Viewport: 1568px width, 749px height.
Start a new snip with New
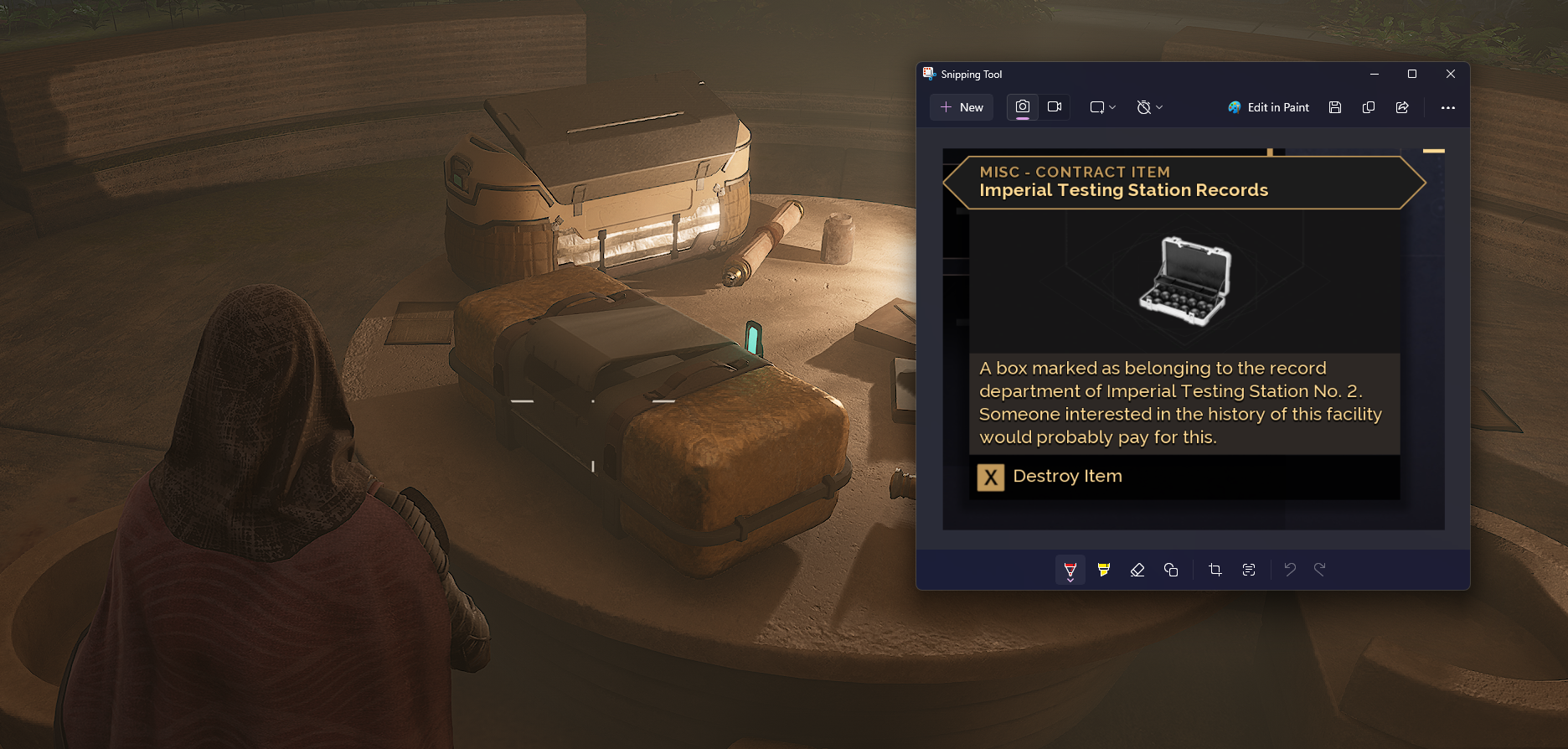[x=962, y=107]
